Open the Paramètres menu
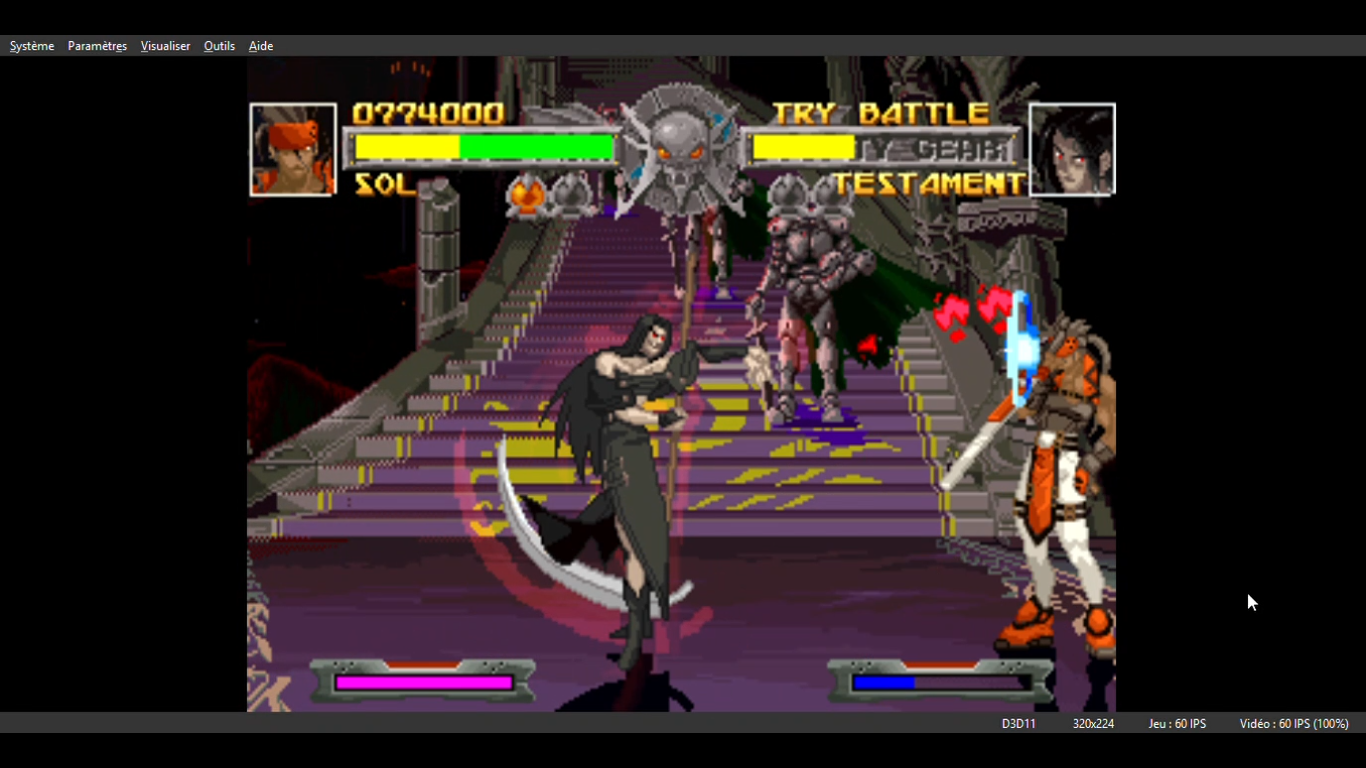The height and width of the screenshot is (768, 1366). 97,46
